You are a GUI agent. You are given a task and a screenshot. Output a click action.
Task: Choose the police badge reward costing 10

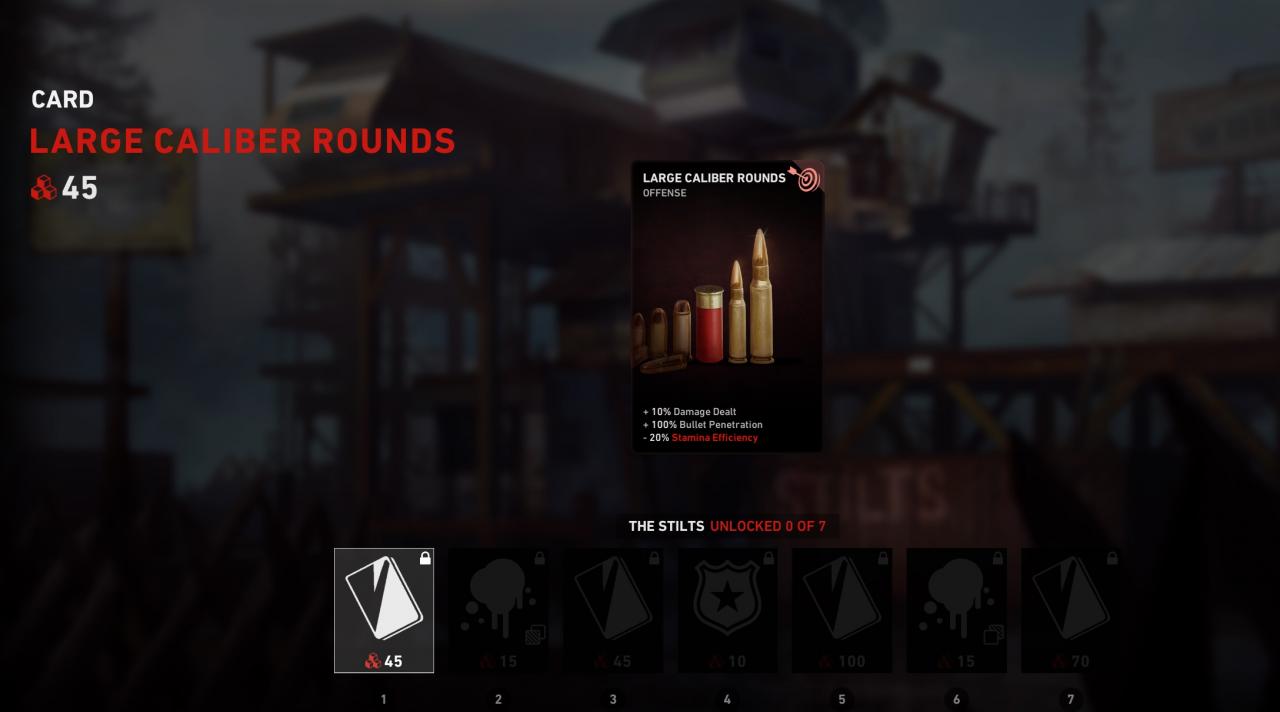pos(727,610)
